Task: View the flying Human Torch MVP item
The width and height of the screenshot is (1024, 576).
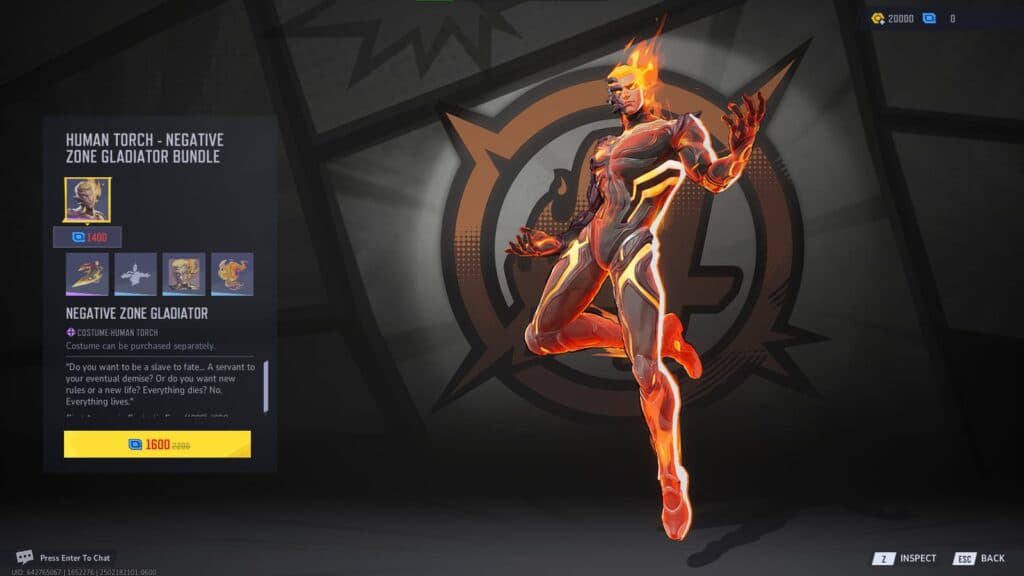Action: [x=87, y=274]
